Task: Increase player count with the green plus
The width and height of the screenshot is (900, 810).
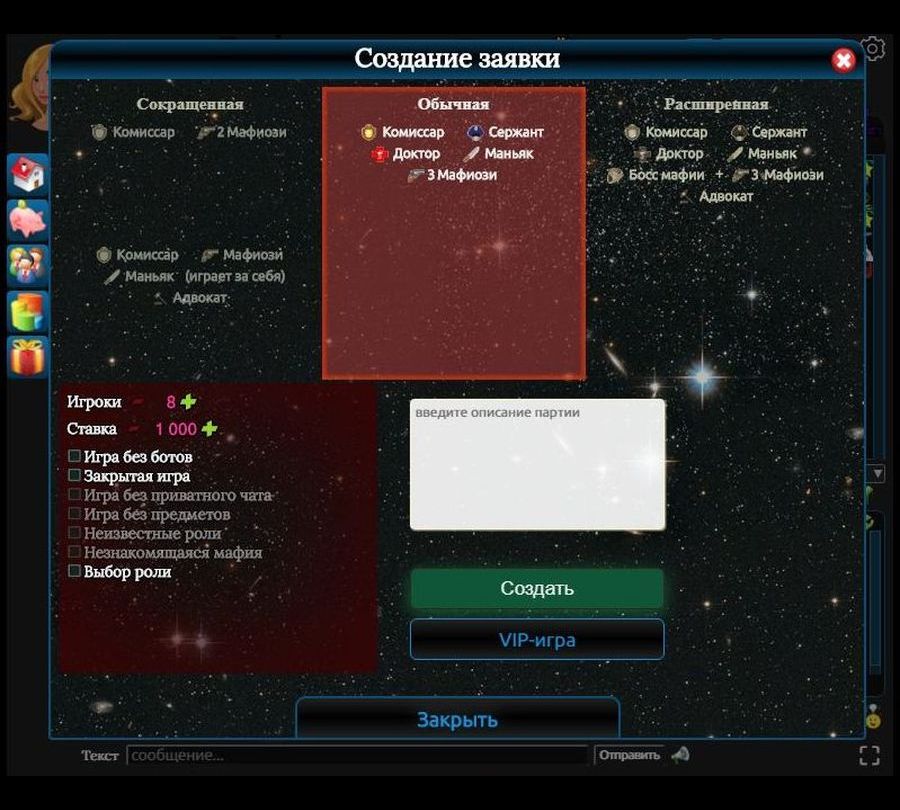Action: [189, 402]
